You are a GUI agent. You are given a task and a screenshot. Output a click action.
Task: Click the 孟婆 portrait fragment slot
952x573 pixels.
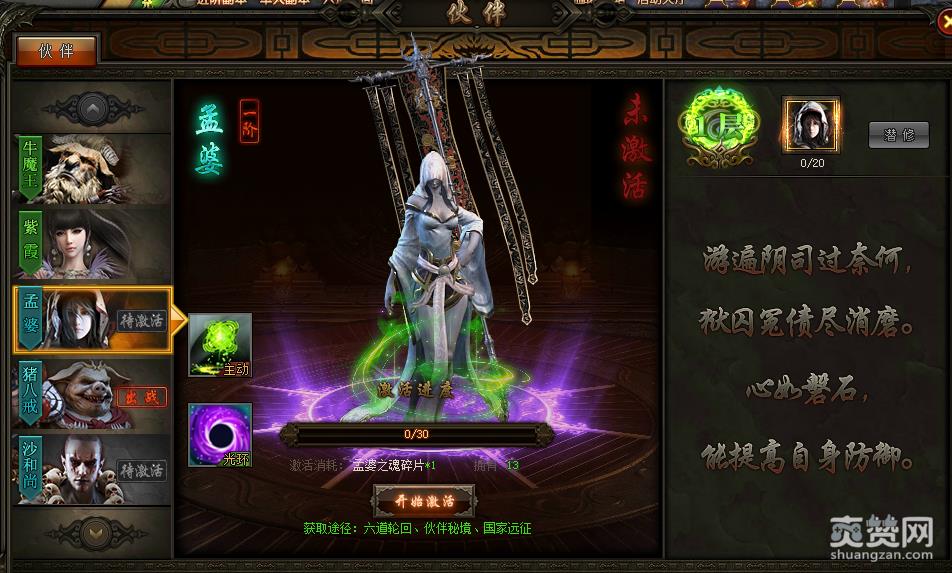[x=810, y=124]
